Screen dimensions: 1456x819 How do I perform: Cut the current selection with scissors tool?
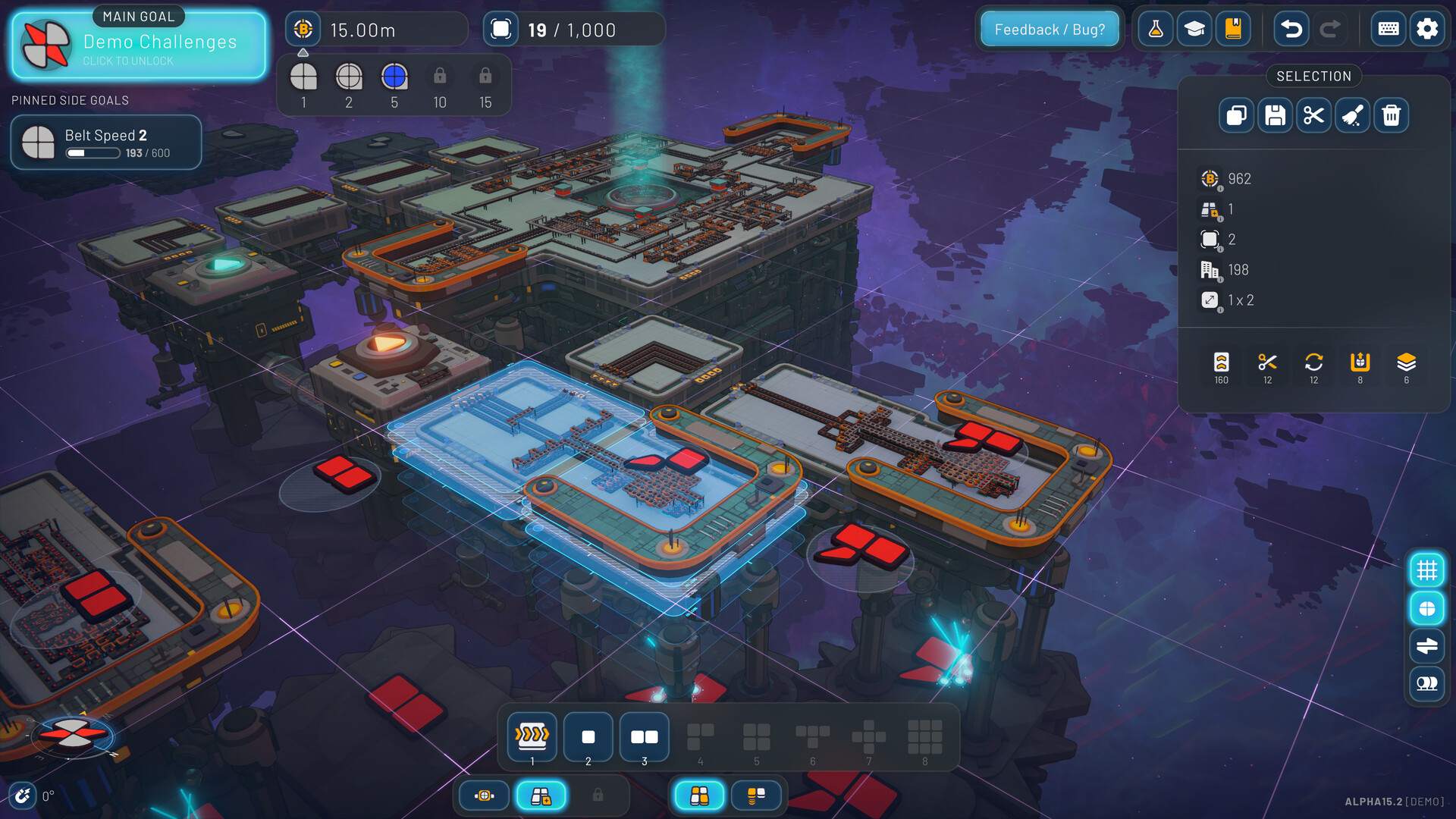tap(1314, 115)
